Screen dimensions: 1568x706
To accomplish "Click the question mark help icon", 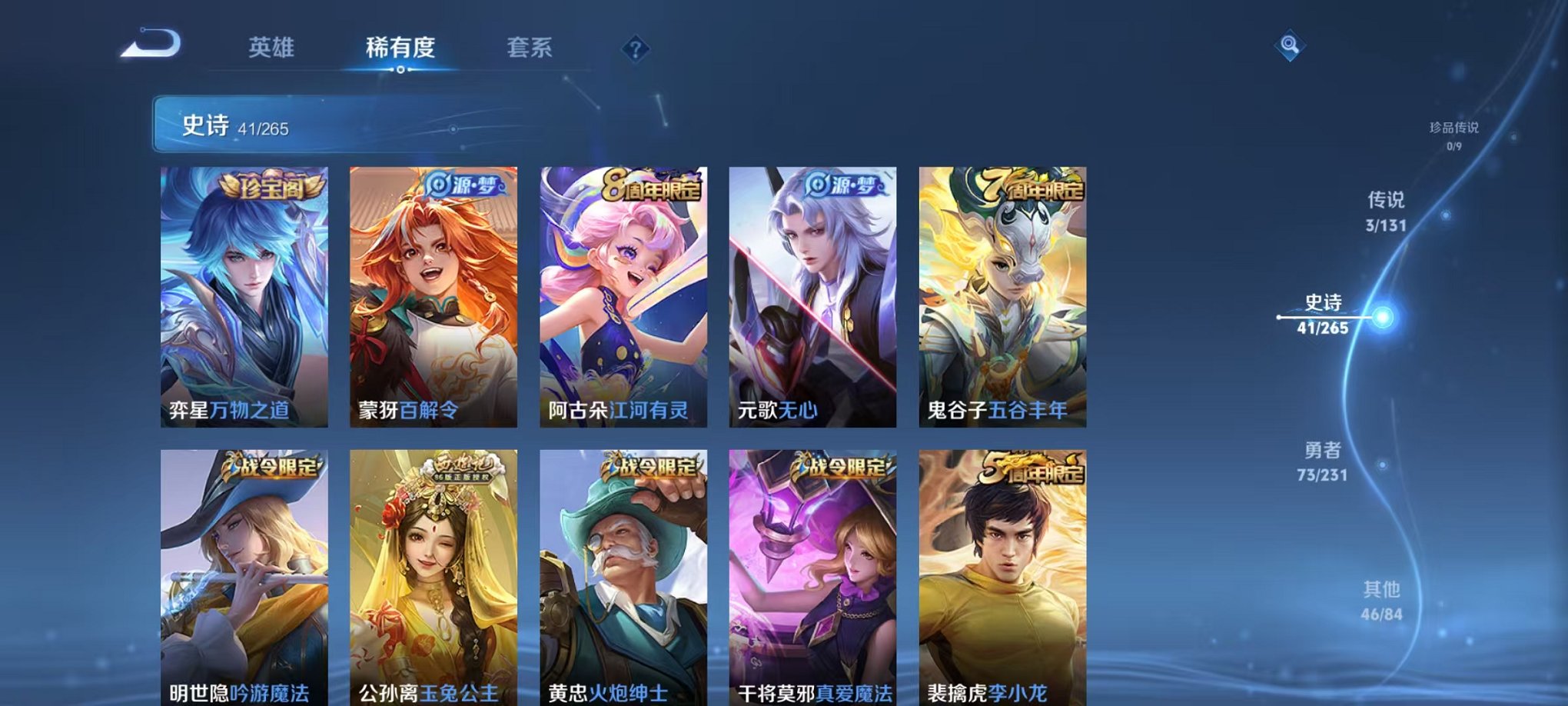I will coord(635,49).
